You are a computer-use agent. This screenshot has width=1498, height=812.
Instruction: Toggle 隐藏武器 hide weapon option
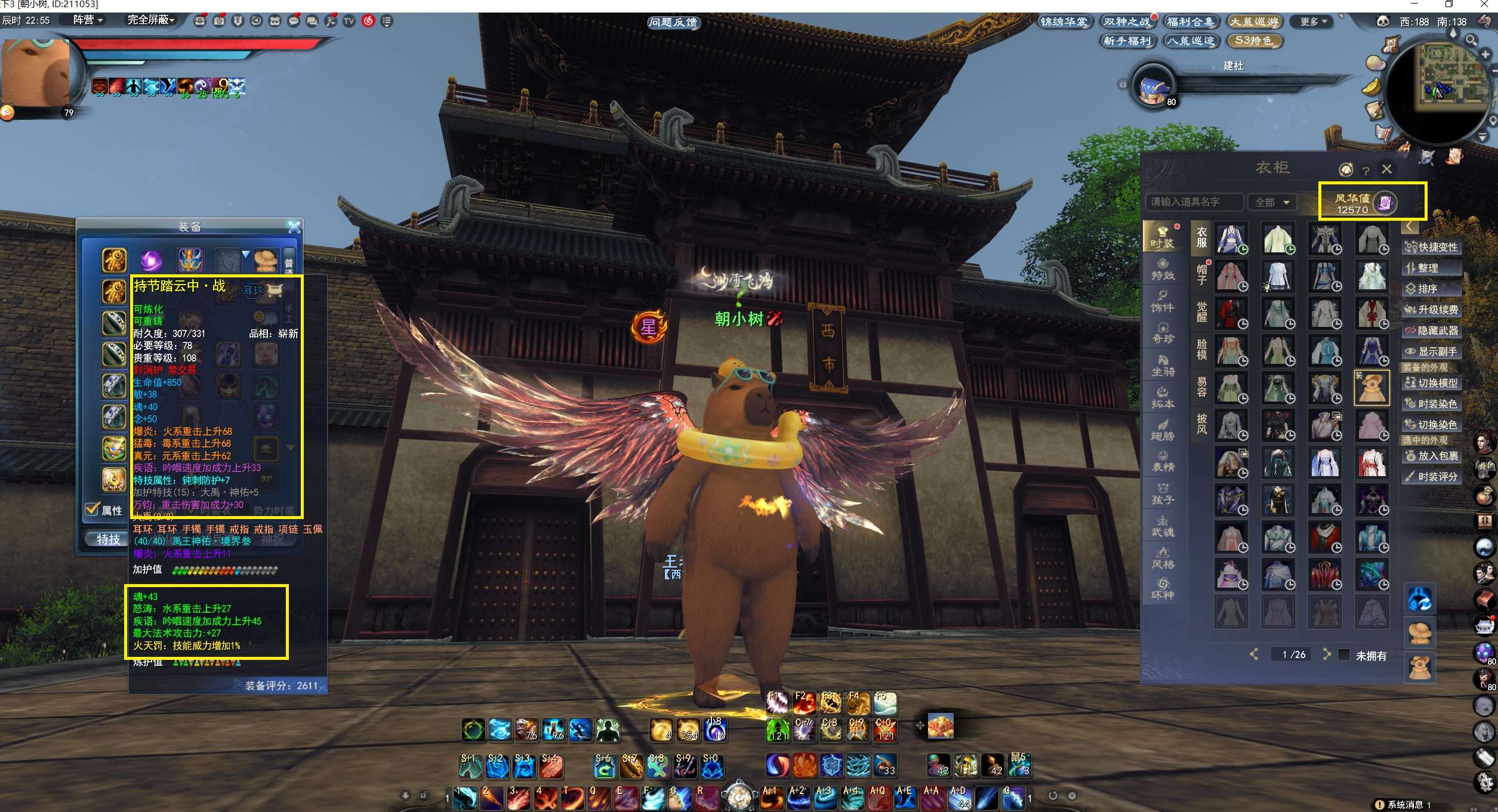pos(1431,331)
